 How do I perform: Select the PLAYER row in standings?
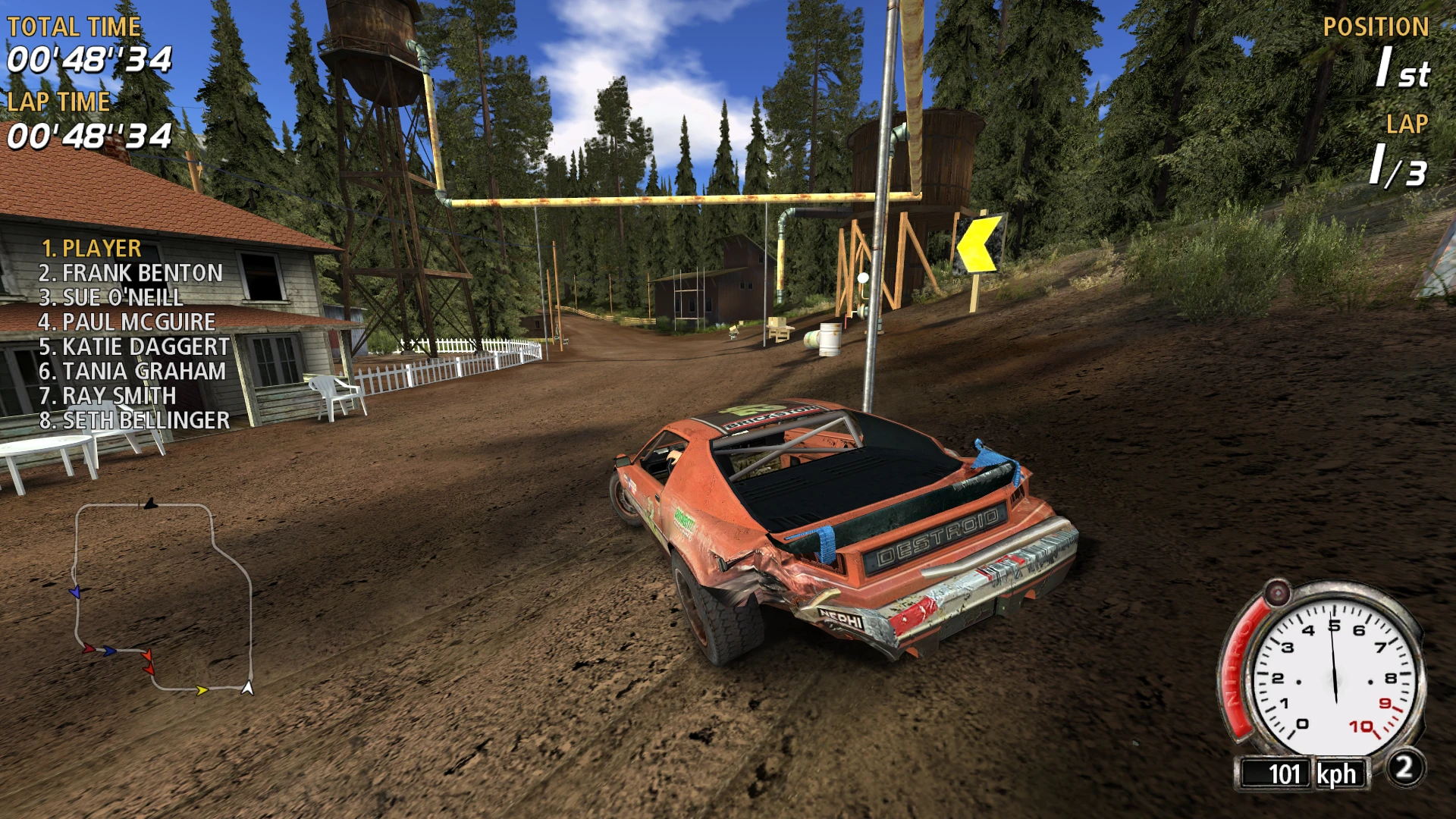coord(91,249)
